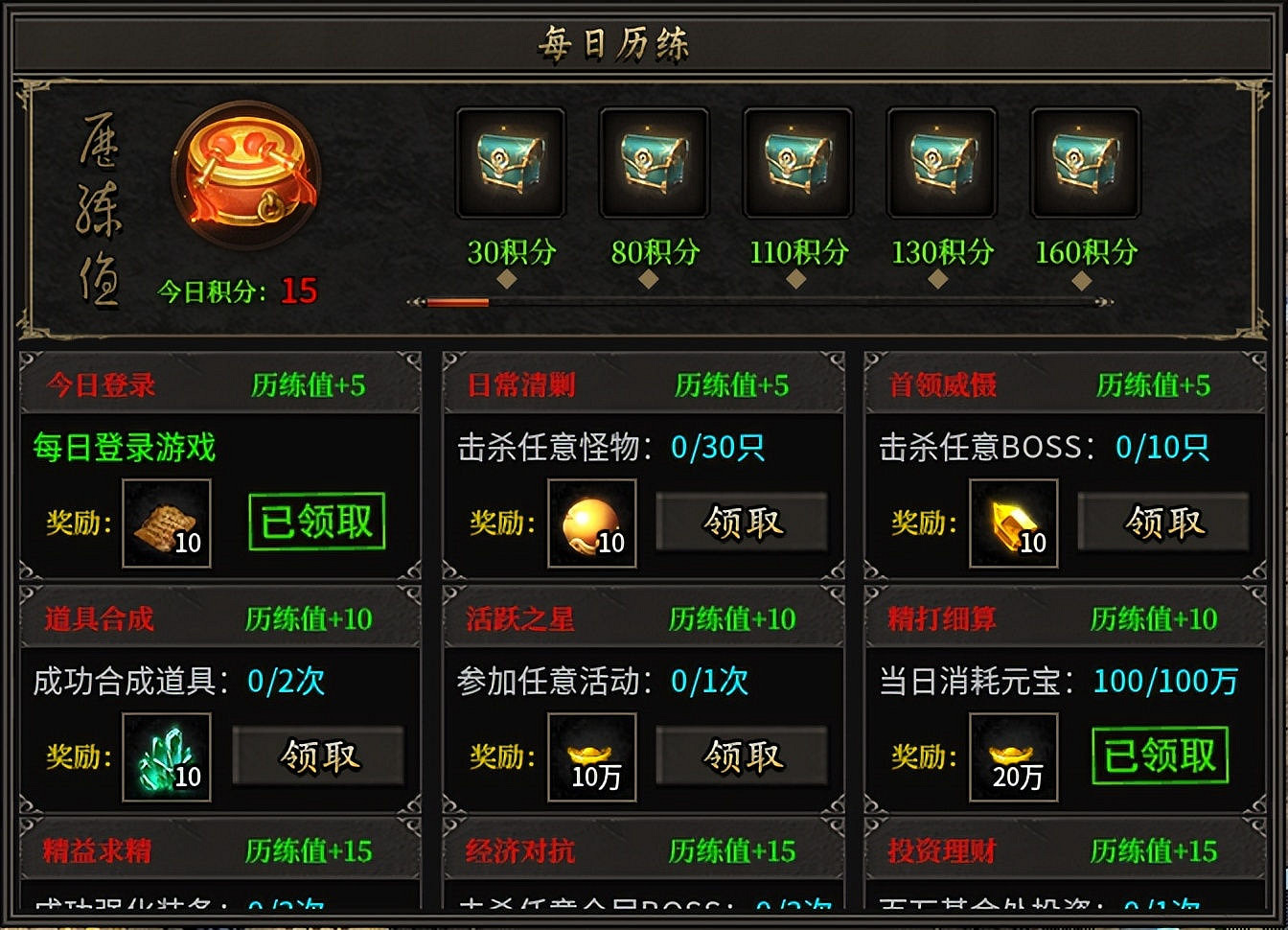Click the 历练值 drum emblem
This screenshot has height=930, width=1288.
247,177
